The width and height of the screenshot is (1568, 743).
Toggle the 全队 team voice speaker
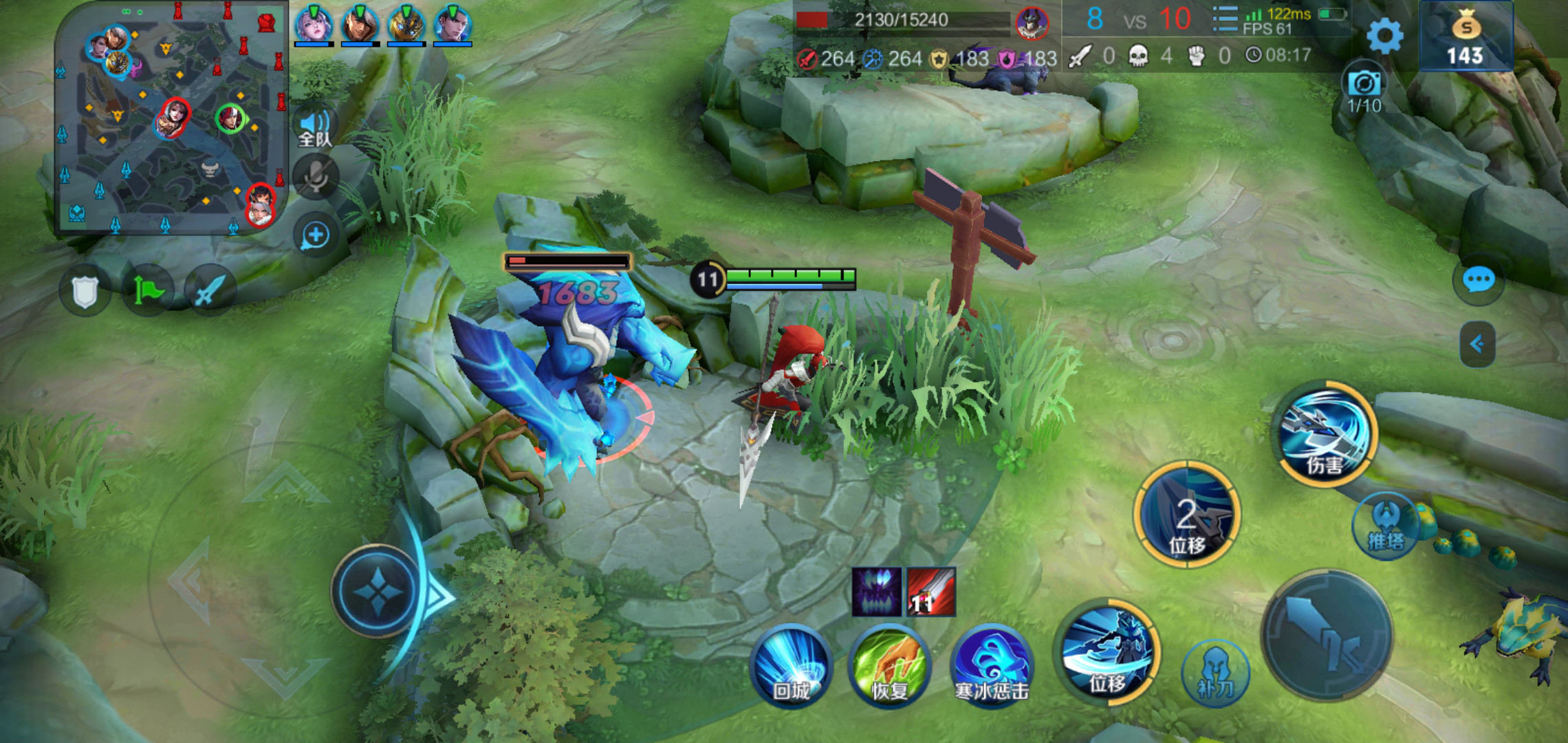[315, 128]
